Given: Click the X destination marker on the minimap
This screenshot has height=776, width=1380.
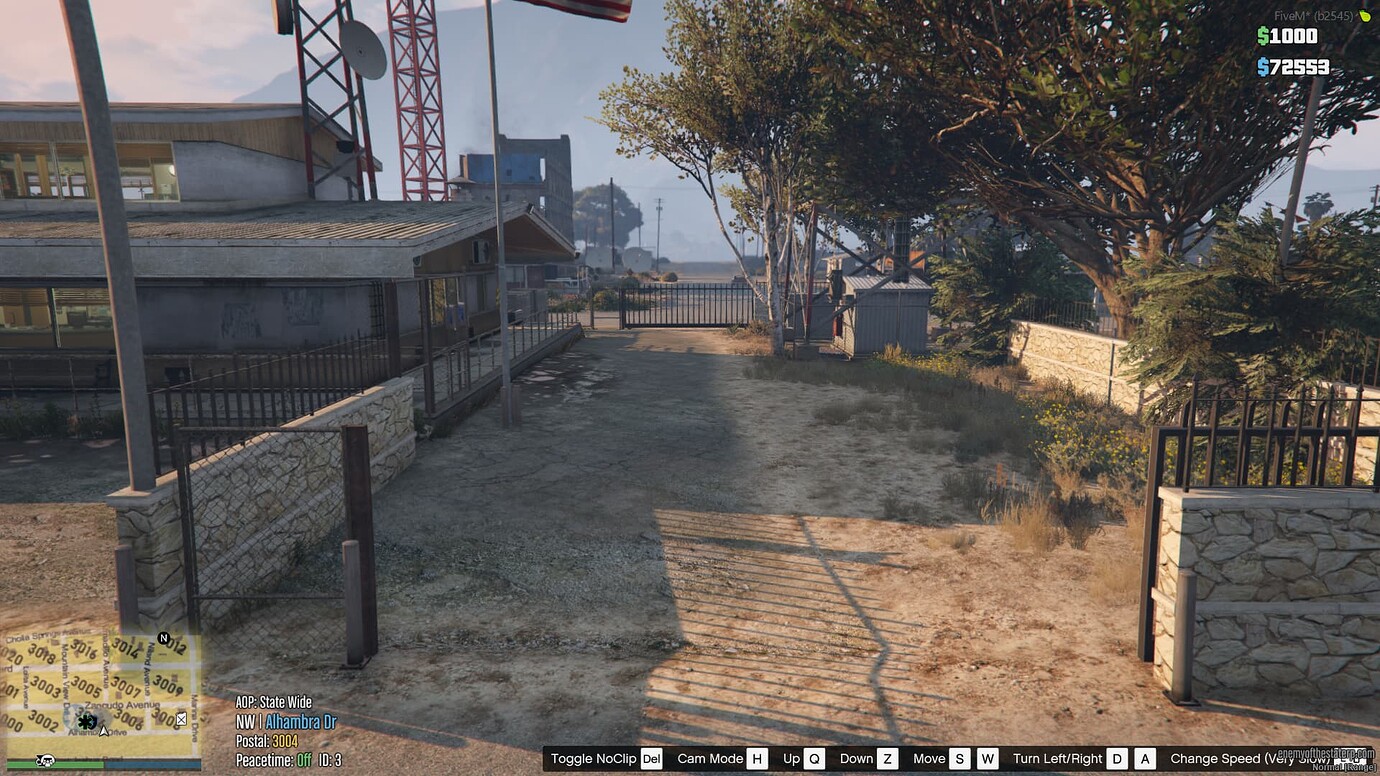Looking at the screenshot, I should click(x=181, y=718).
